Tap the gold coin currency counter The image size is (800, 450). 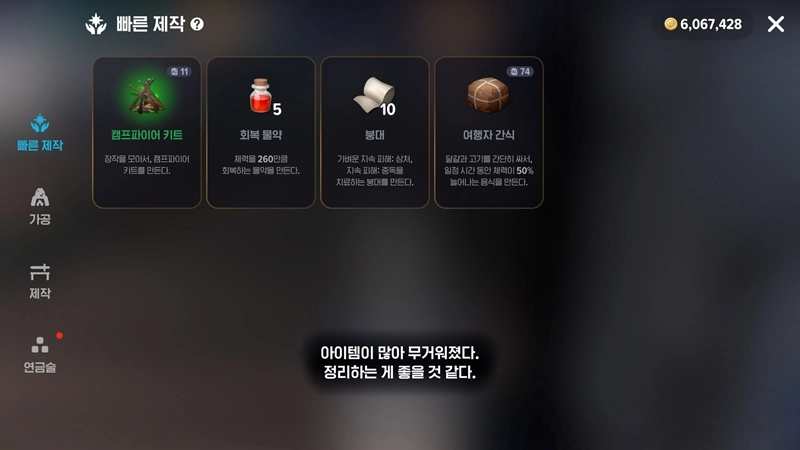703,24
